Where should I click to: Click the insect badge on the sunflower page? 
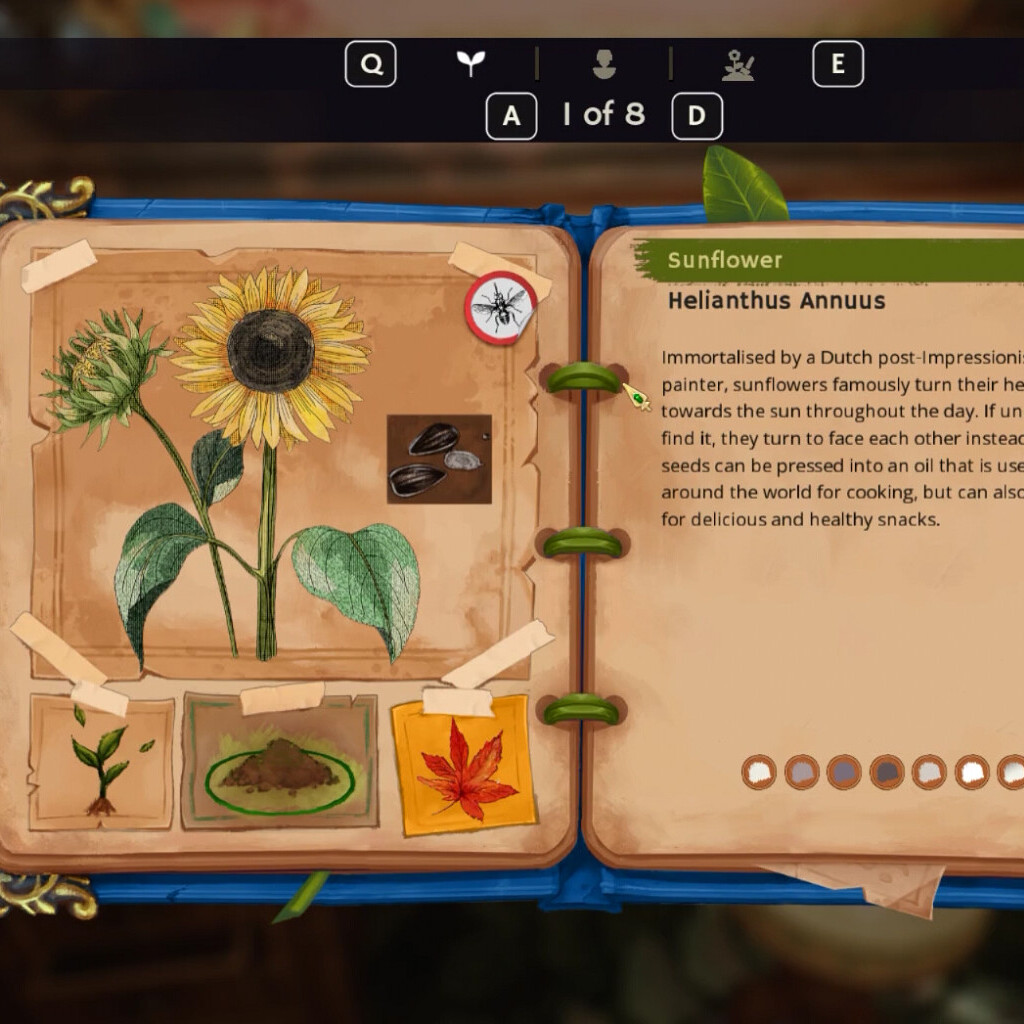(x=500, y=308)
